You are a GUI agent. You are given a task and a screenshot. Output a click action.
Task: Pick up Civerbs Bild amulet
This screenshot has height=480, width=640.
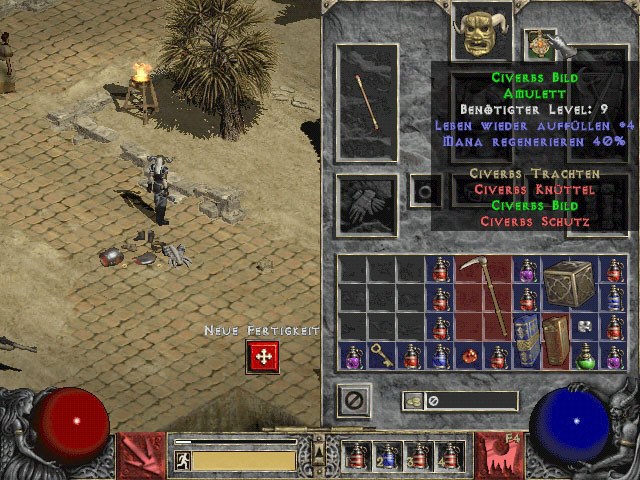540,42
